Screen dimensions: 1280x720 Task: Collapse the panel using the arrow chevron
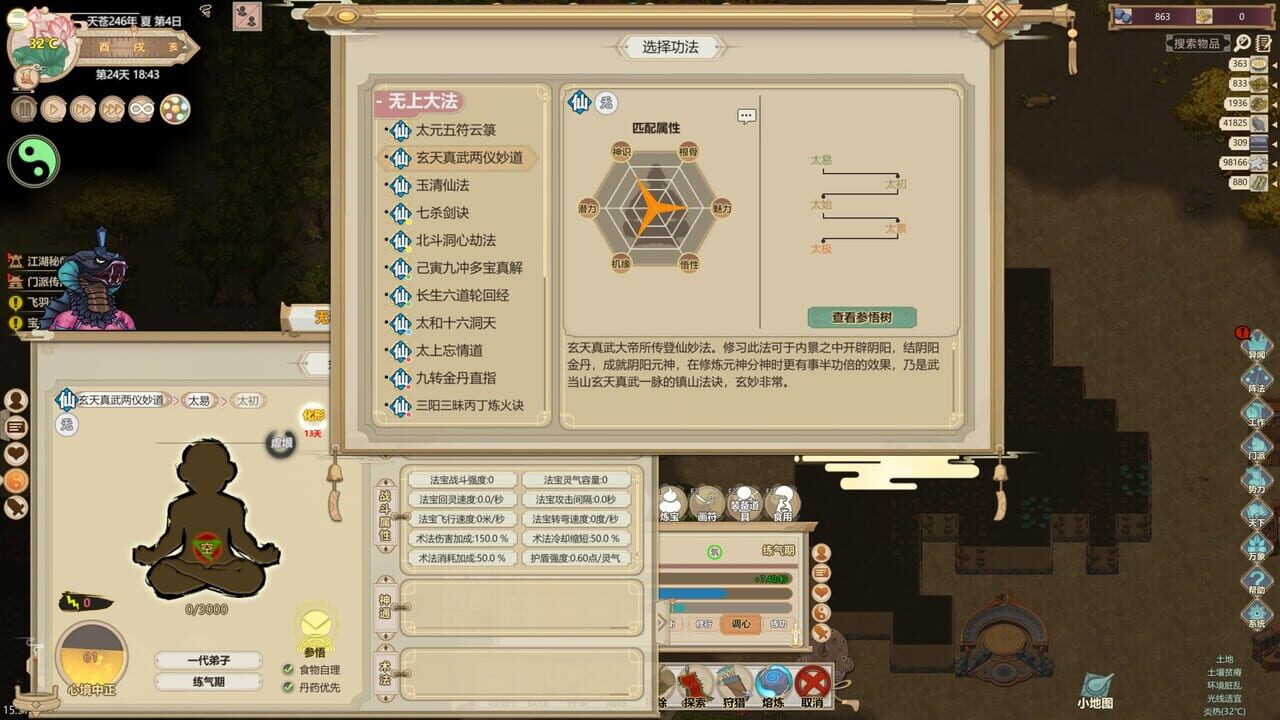[661, 620]
